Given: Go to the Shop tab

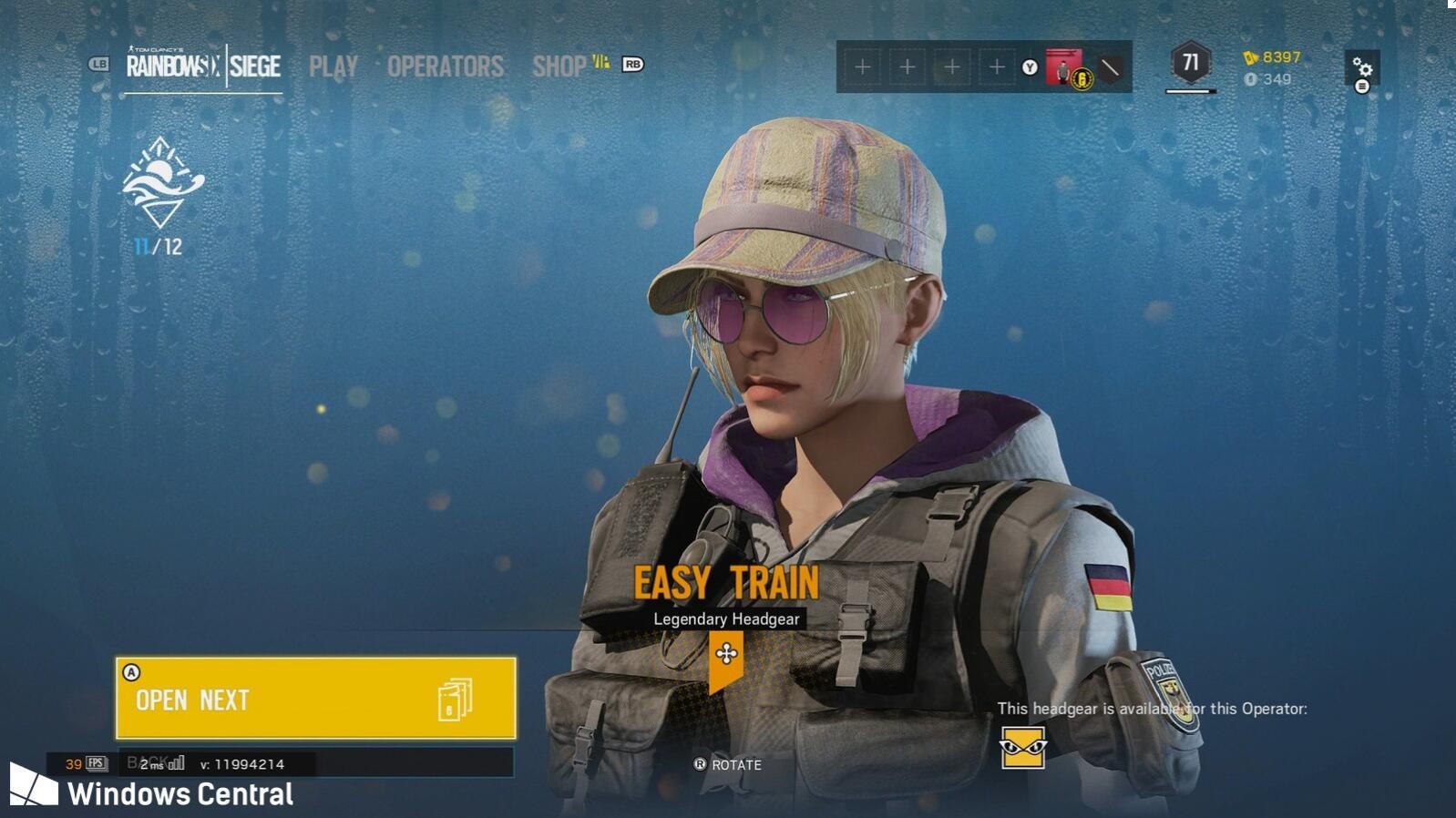Looking at the screenshot, I should coord(559,66).
